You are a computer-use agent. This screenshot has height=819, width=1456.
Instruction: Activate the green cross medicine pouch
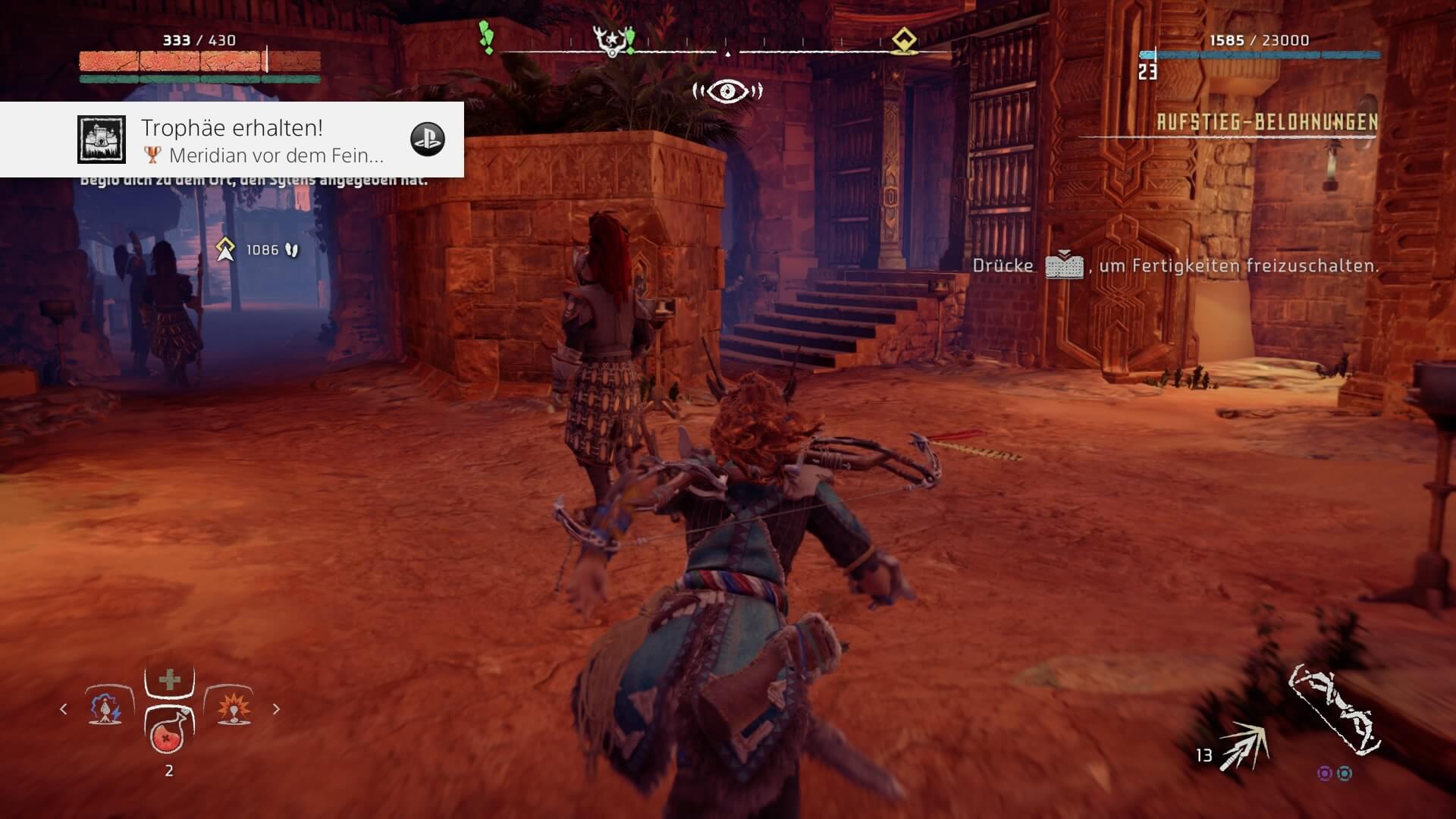point(169,679)
